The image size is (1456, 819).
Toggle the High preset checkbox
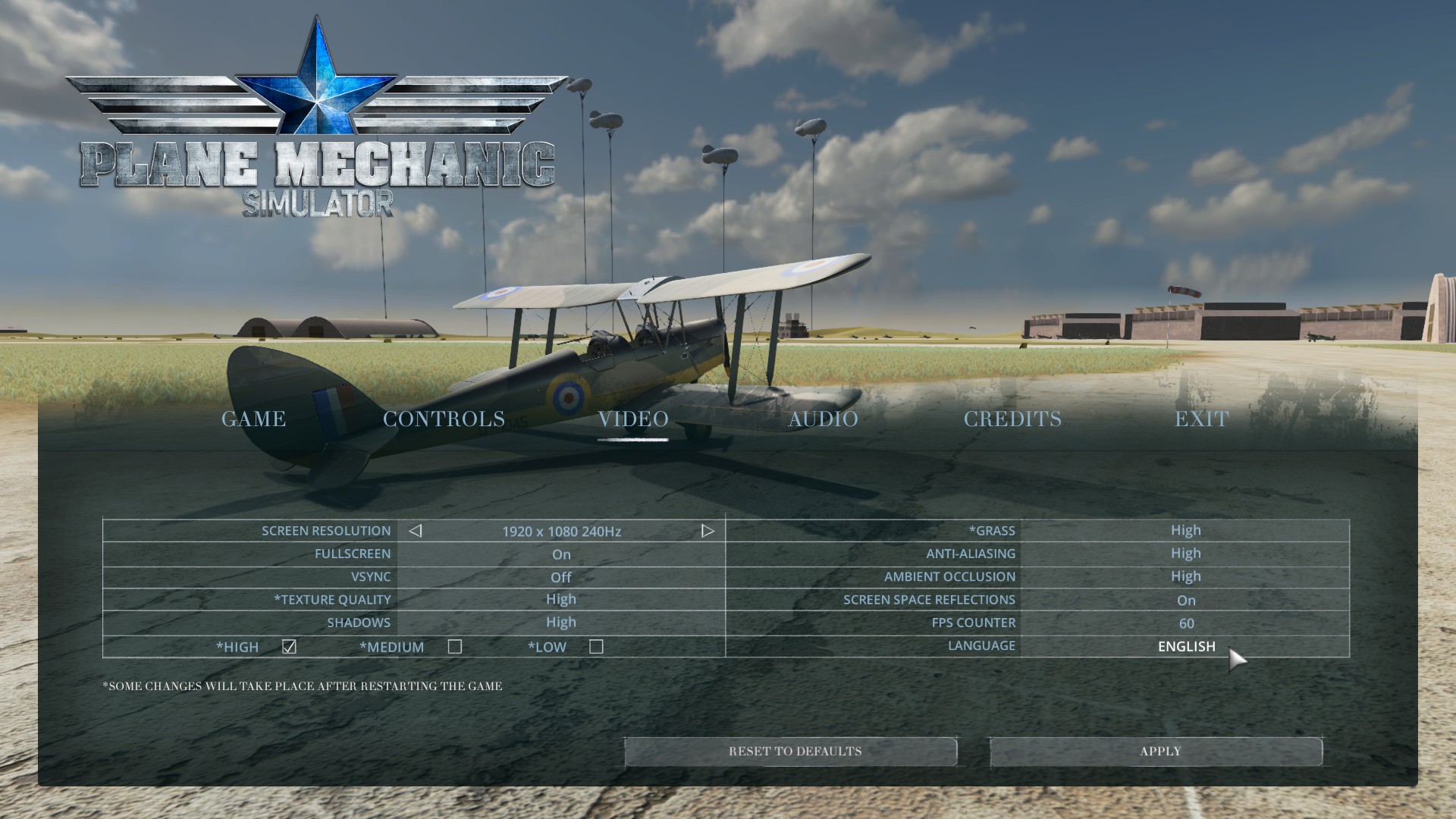pyautogui.click(x=289, y=647)
